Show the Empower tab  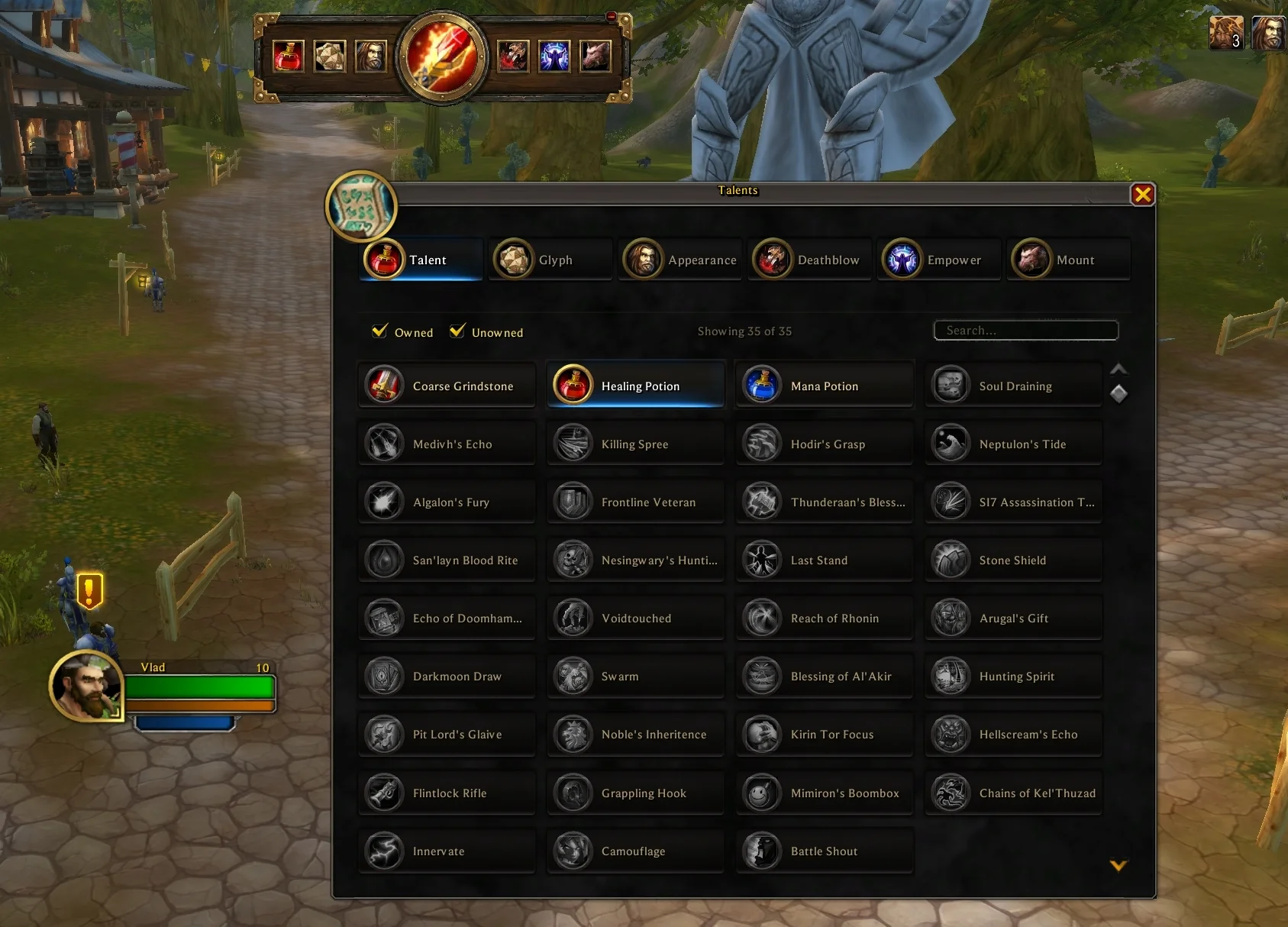point(938,260)
